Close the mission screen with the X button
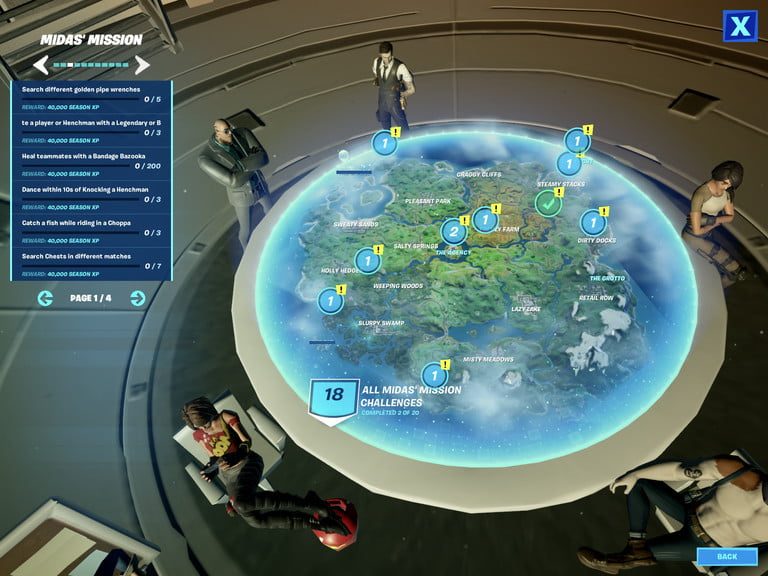 (739, 26)
